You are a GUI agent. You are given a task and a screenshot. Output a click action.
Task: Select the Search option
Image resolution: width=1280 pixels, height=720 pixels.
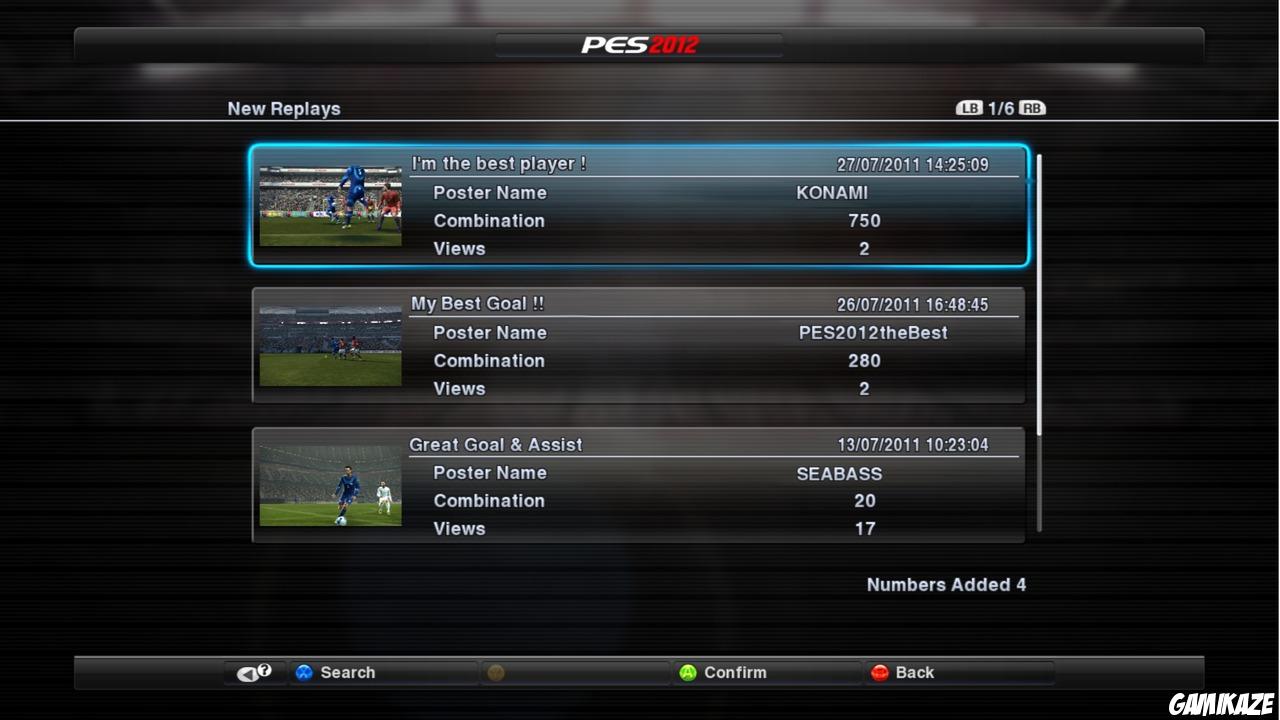pos(350,672)
